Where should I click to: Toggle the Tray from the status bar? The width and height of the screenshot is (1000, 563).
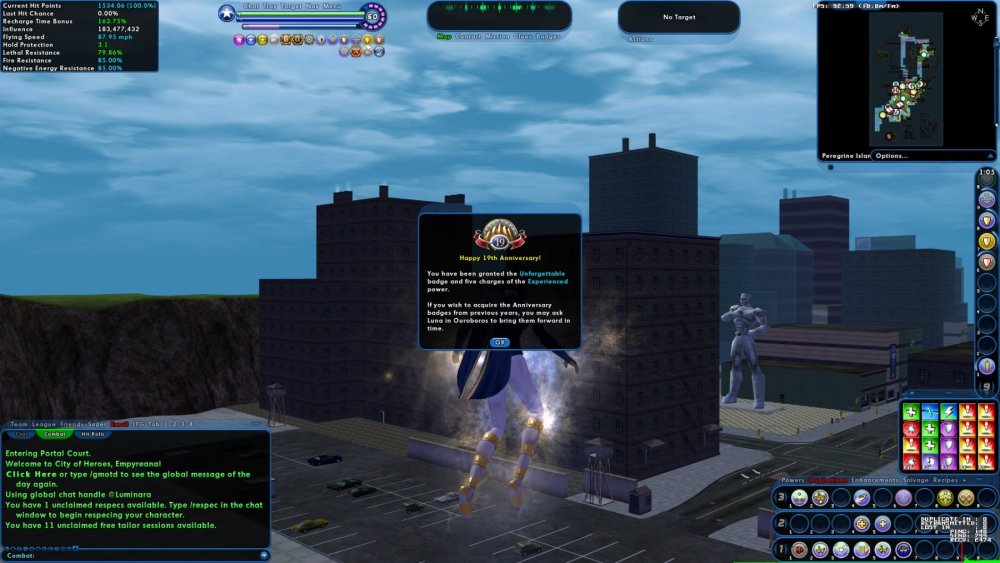coord(270,6)
